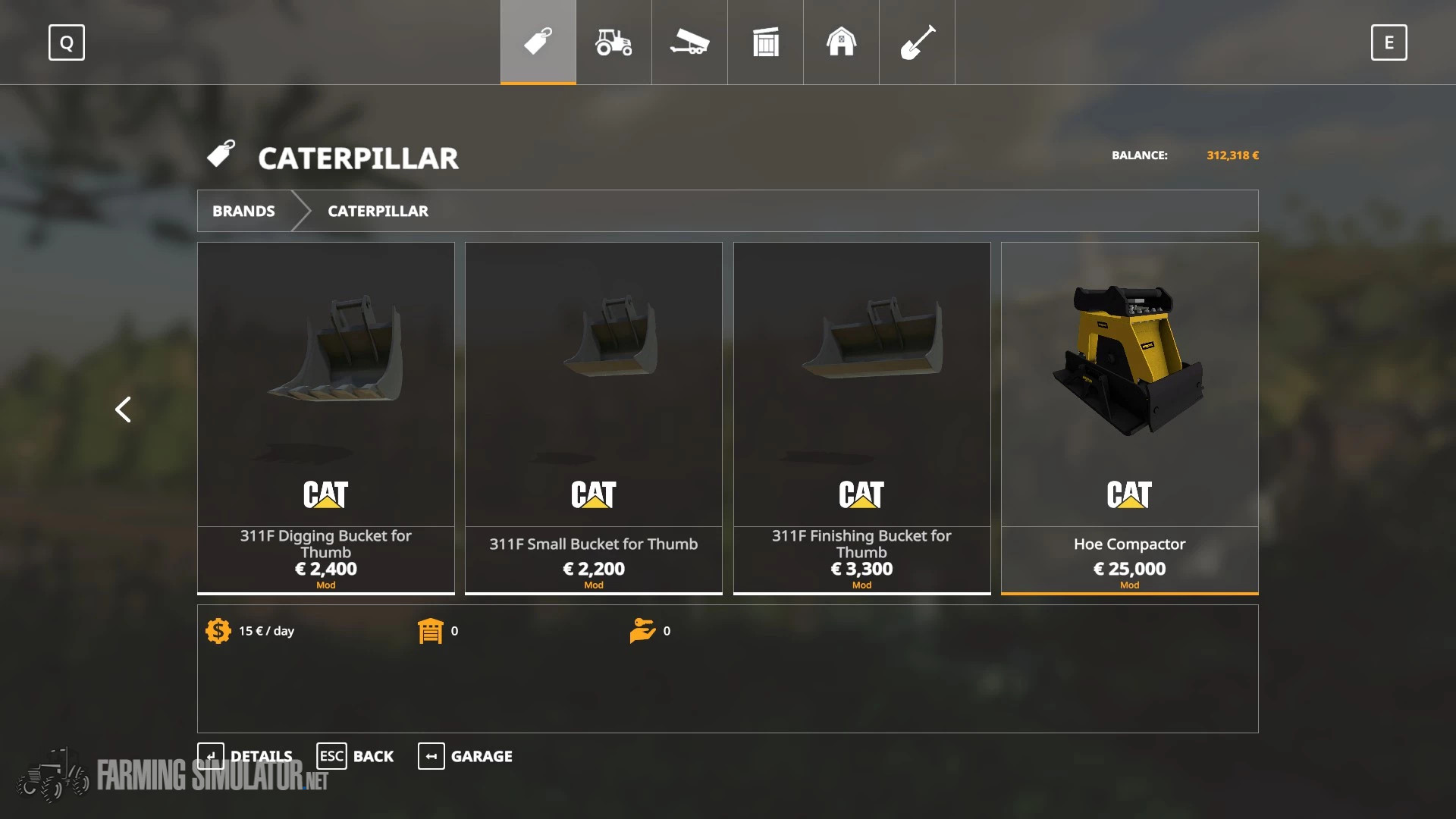Click the Pallets category icon
Screen dimensions: 1456x819
point(764,42)
